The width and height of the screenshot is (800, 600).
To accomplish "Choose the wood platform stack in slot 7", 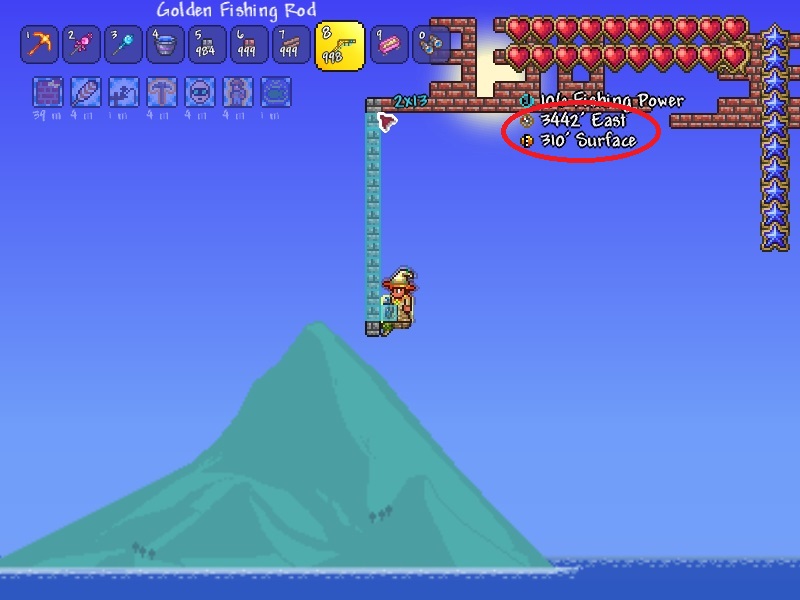I will click(291, 44).
